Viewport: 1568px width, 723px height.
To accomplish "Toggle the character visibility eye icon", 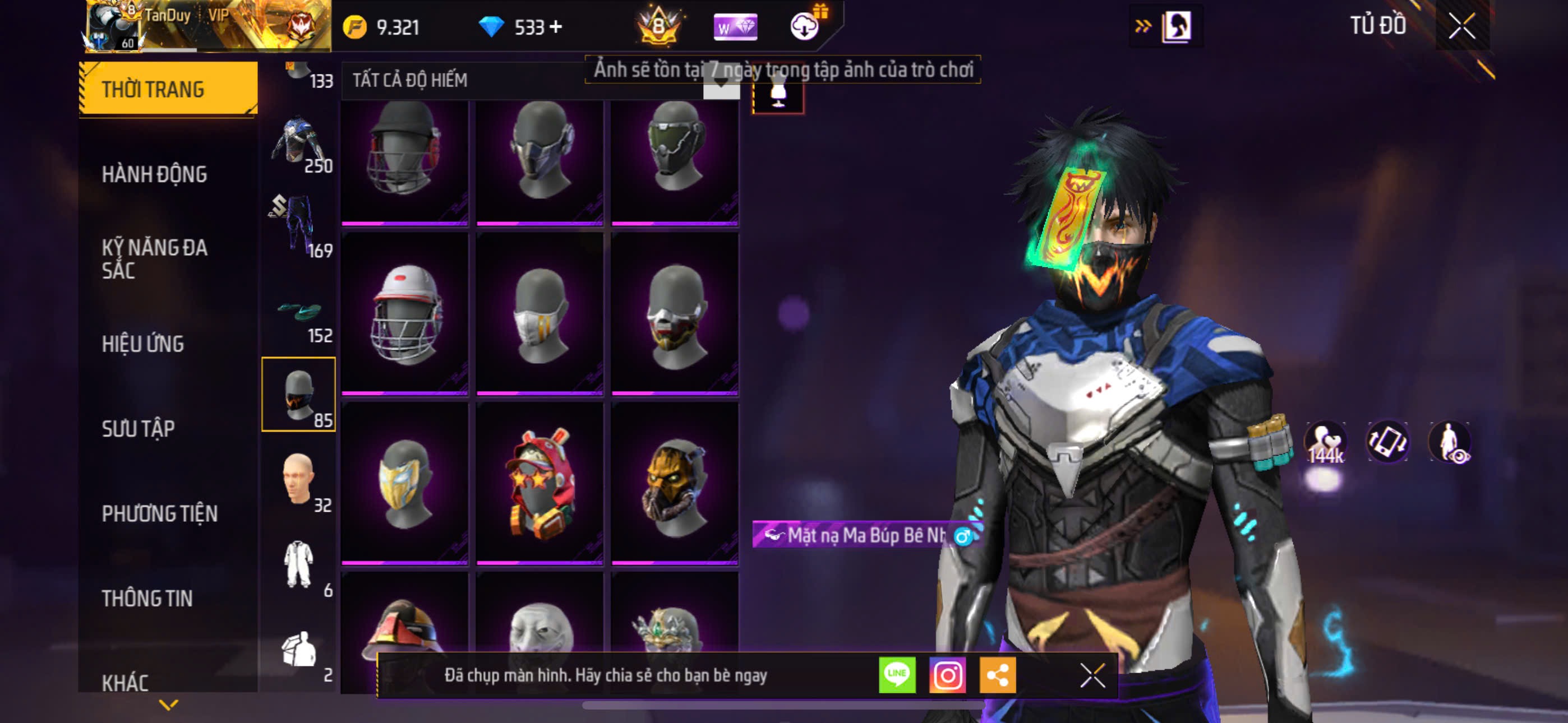I will pyautogui.click(x=1451, y=442).
